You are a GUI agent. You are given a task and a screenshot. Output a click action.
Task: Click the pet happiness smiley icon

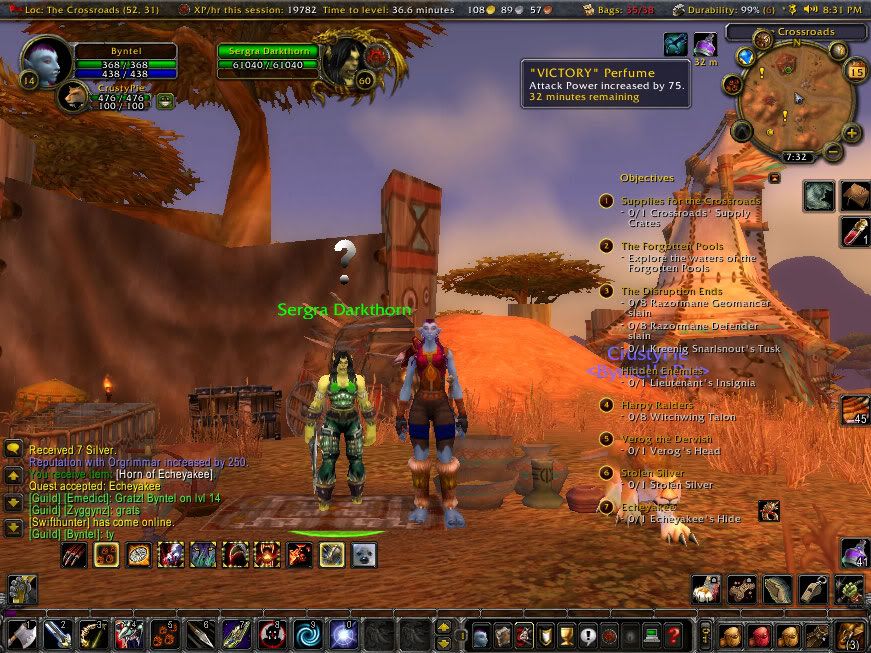point(165,99)
